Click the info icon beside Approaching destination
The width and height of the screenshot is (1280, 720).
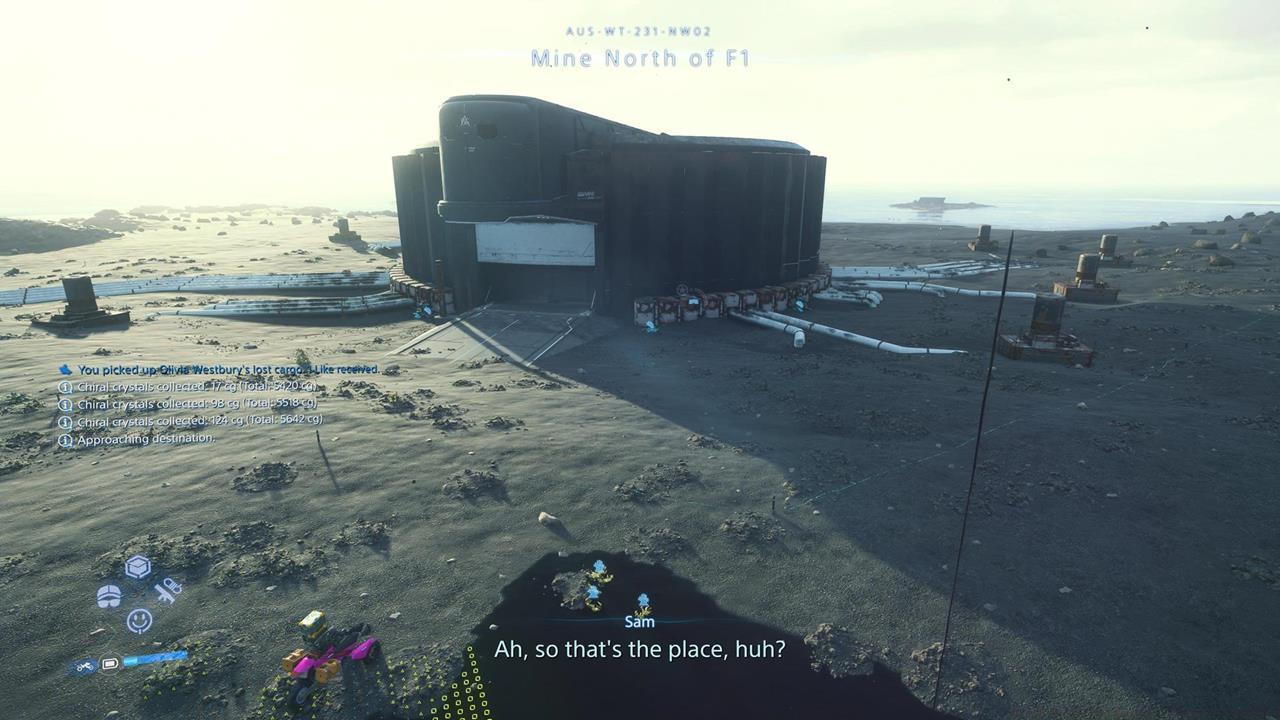coord(66,440)
